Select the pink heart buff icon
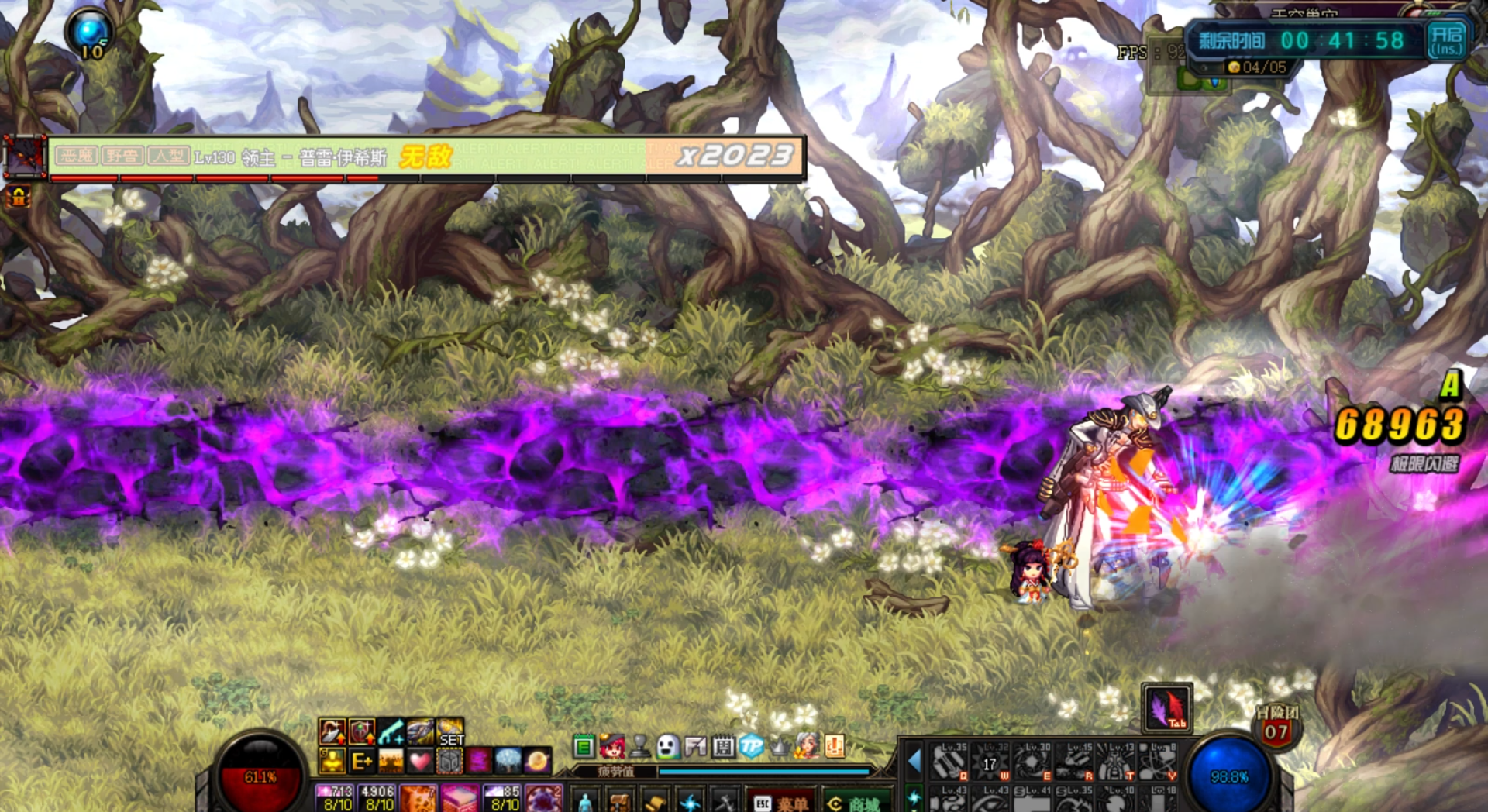1488x812 pixels. tap(420, 762)
